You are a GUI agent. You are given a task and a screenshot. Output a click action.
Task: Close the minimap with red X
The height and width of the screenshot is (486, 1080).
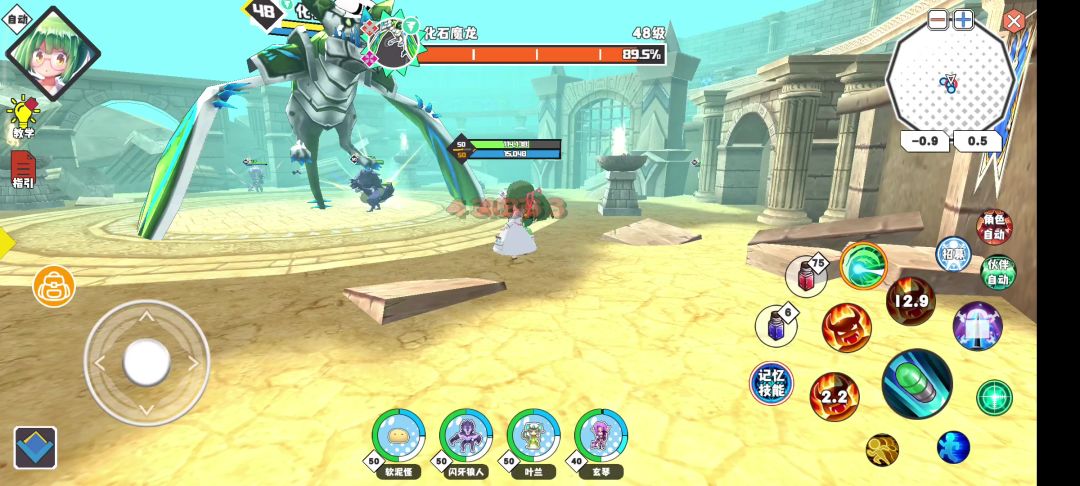pyautogui.click(x=1014, y=21)
